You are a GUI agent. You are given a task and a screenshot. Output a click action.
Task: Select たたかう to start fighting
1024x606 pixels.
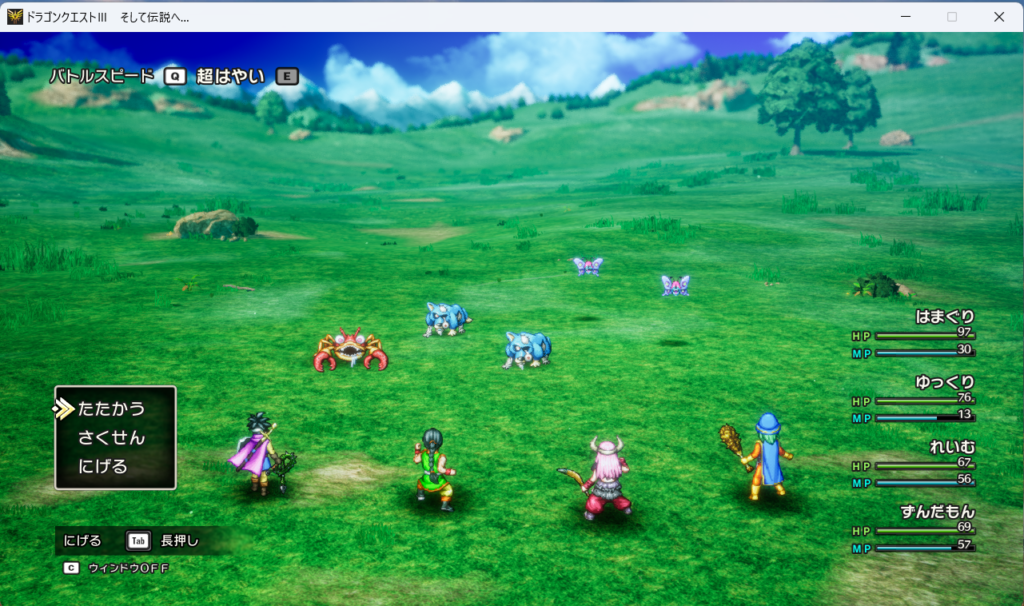tap(111, 409)
